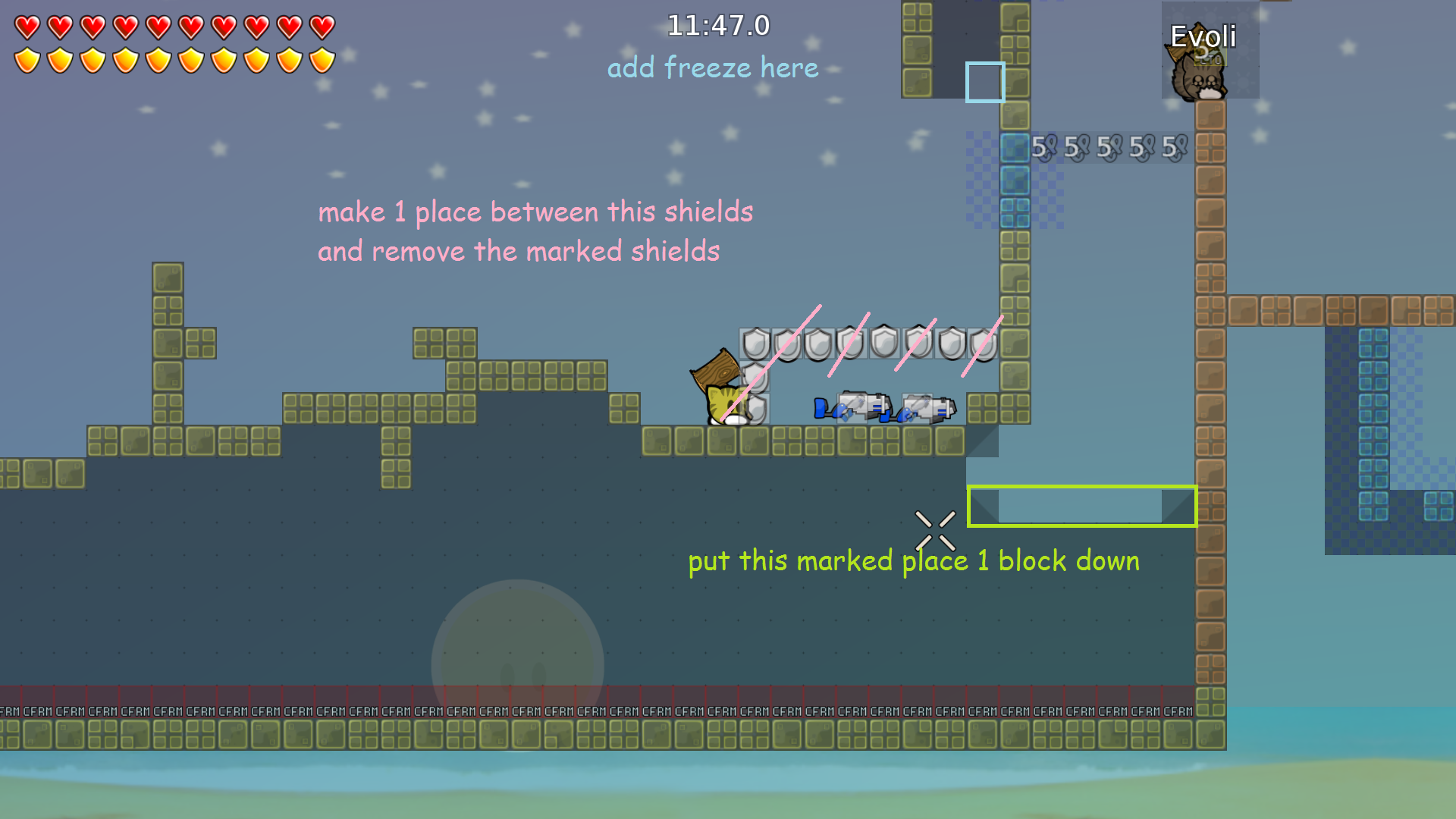
Task: Click the topmost blue ice block in the column
Action: (x=1016, y=146)
